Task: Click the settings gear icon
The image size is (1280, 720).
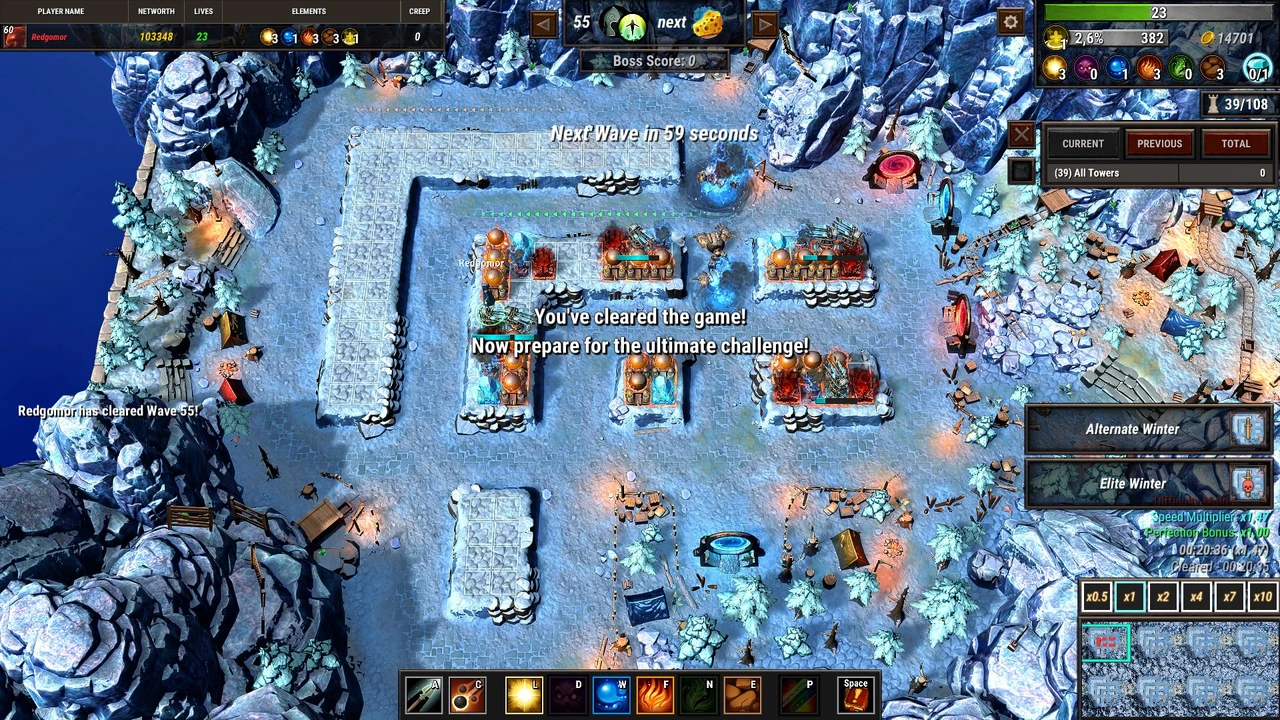Action: (x=1010, y=21)
